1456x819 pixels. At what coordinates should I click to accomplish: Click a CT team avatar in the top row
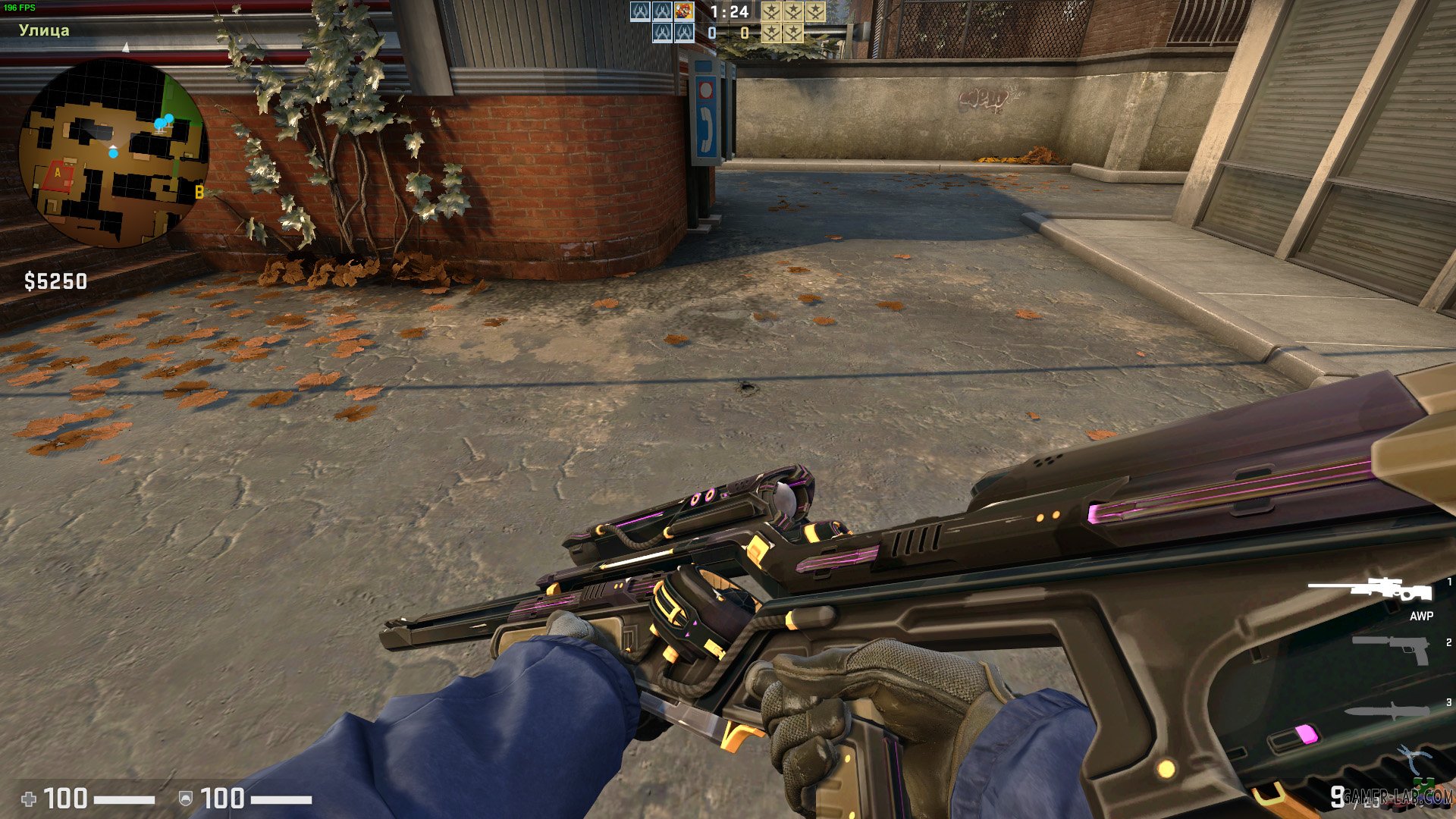tap(641, 12)
